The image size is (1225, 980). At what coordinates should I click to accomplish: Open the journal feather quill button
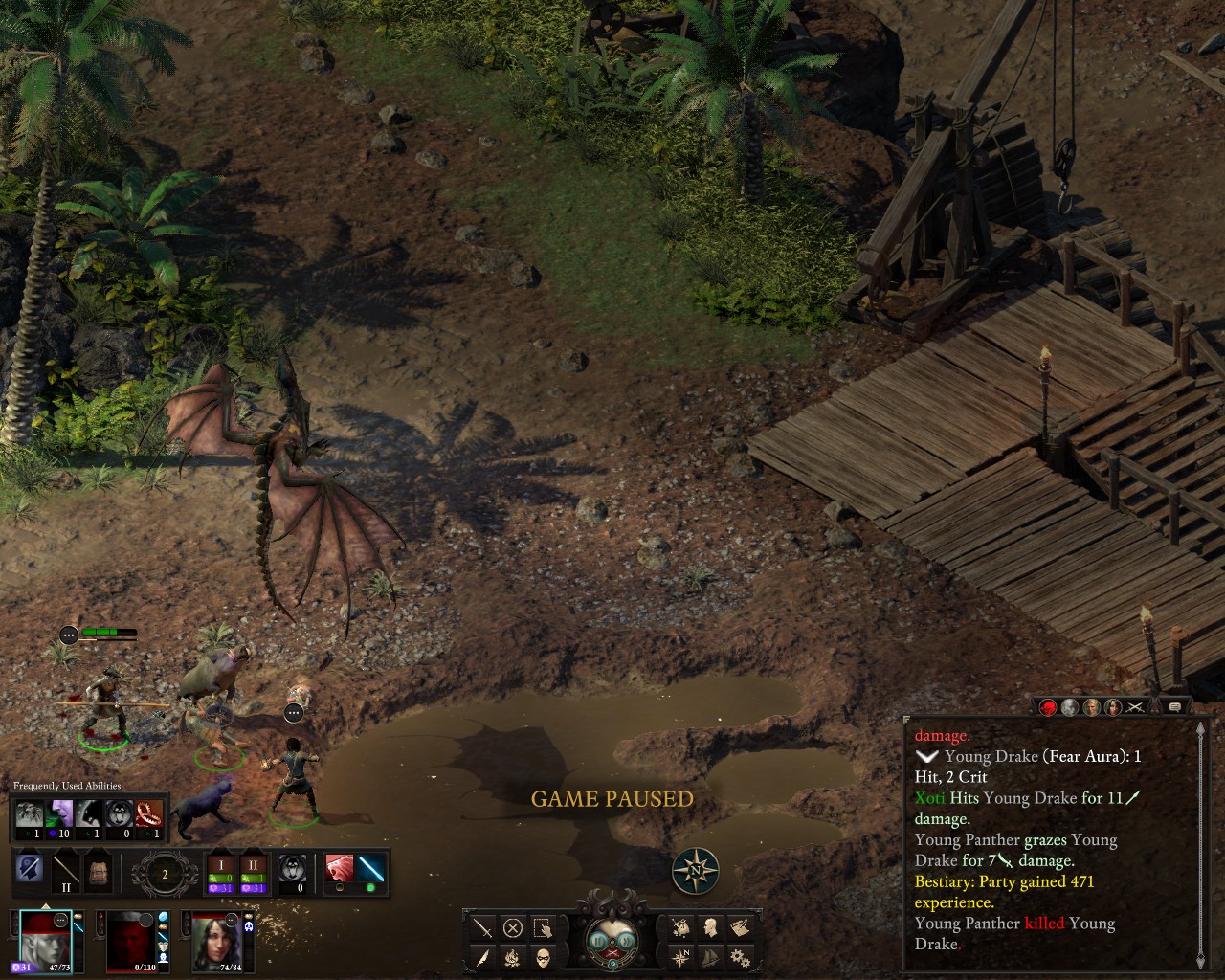coord(482,956)
